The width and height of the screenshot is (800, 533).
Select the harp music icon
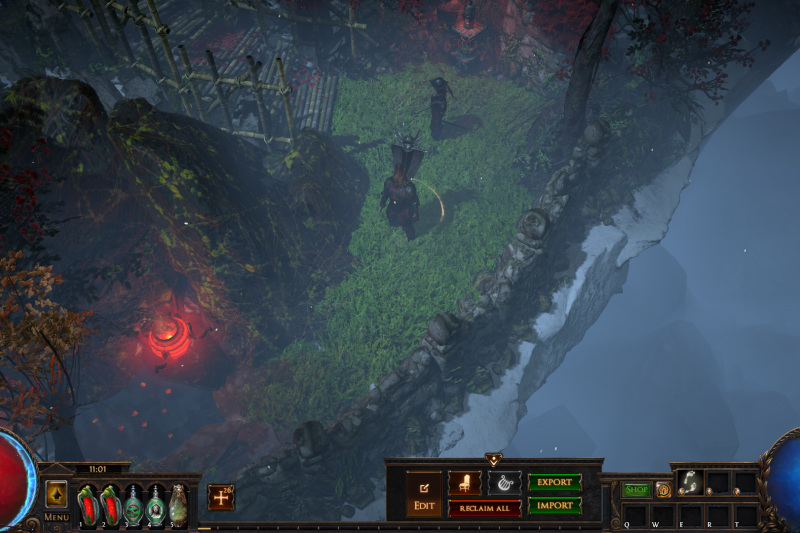pos(504,483)
